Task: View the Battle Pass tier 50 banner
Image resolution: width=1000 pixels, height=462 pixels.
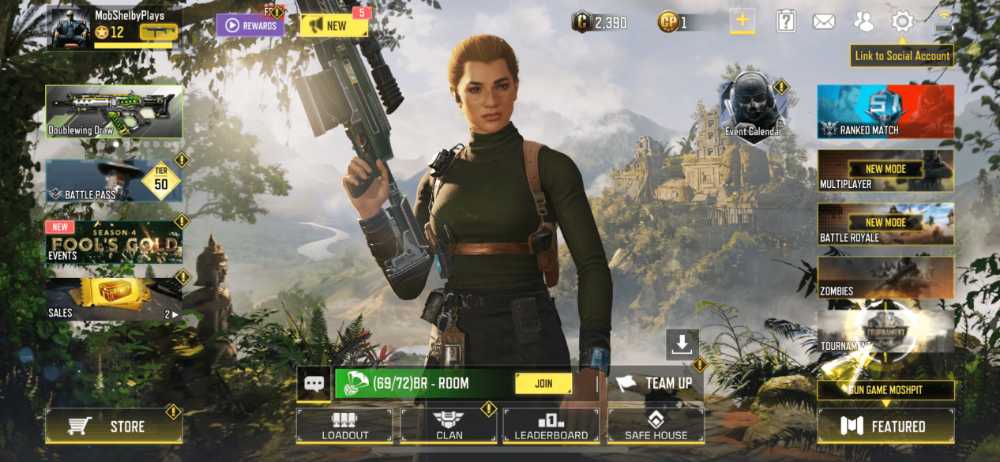Action: click(x=114, y=181)
